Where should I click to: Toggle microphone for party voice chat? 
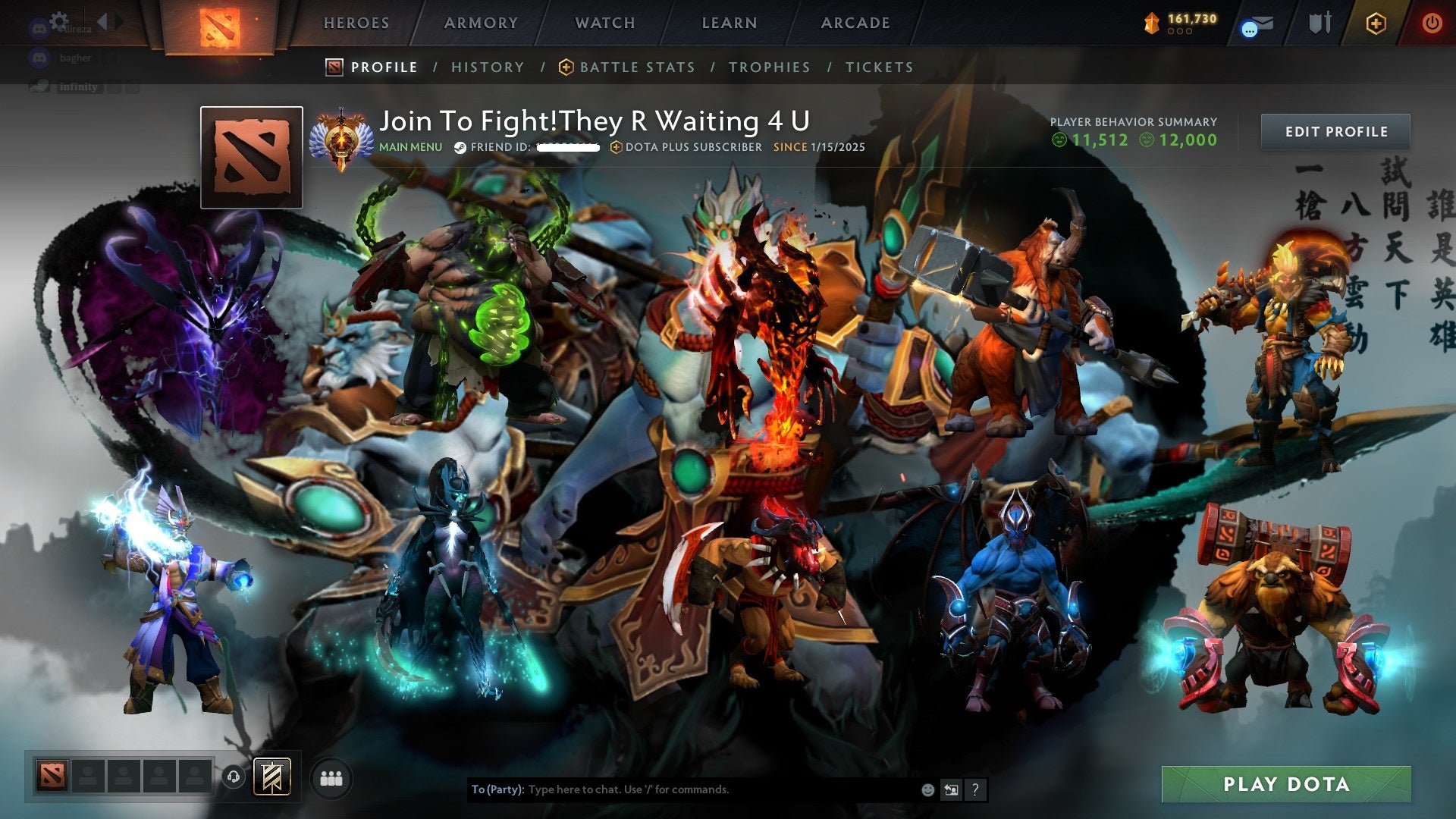(233, 777)
